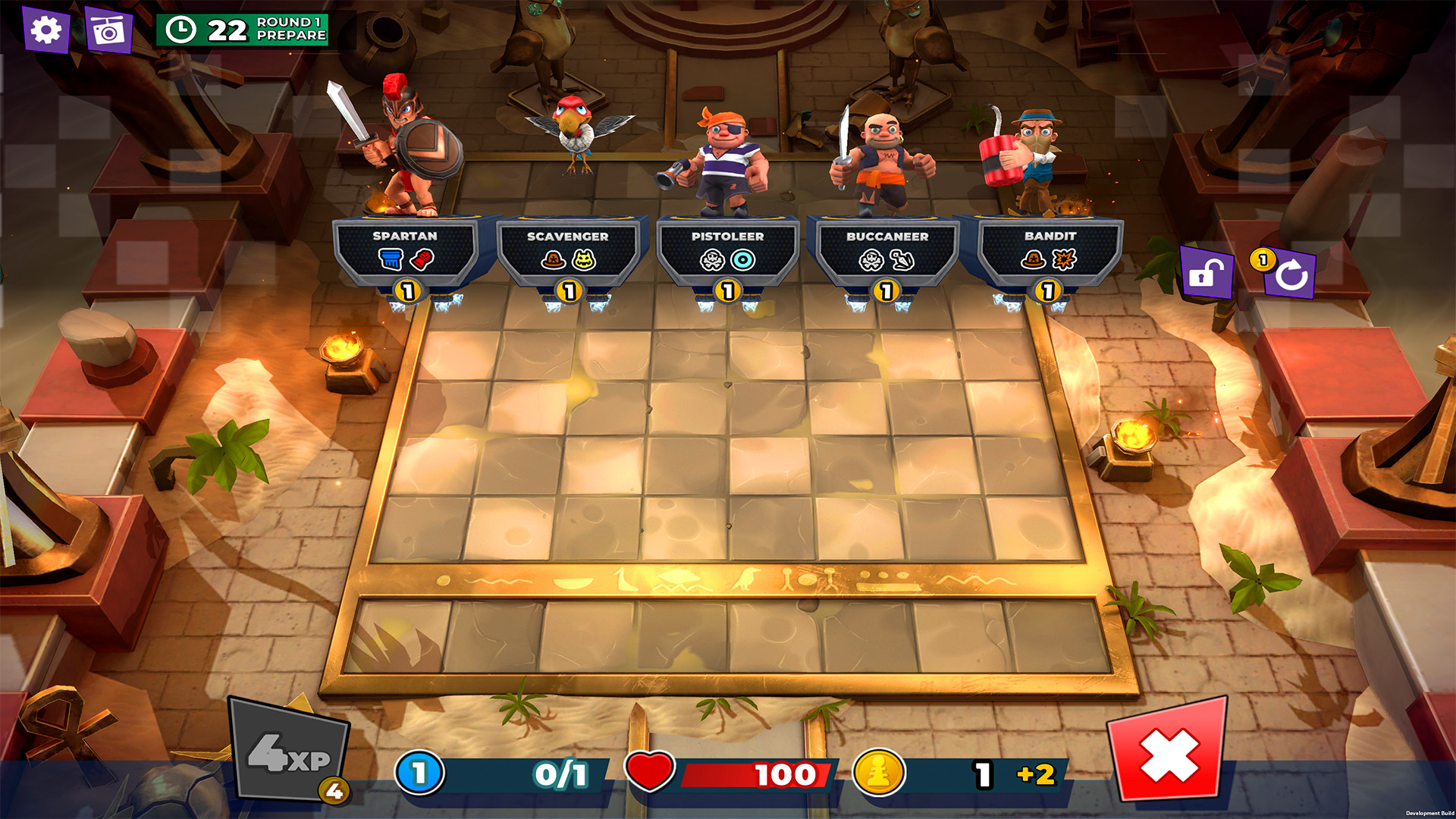Click the Pistoleer's blue eye trait icon
Image resolution: width=1456 pixels, height=819 pixels.
click(742, 258)
